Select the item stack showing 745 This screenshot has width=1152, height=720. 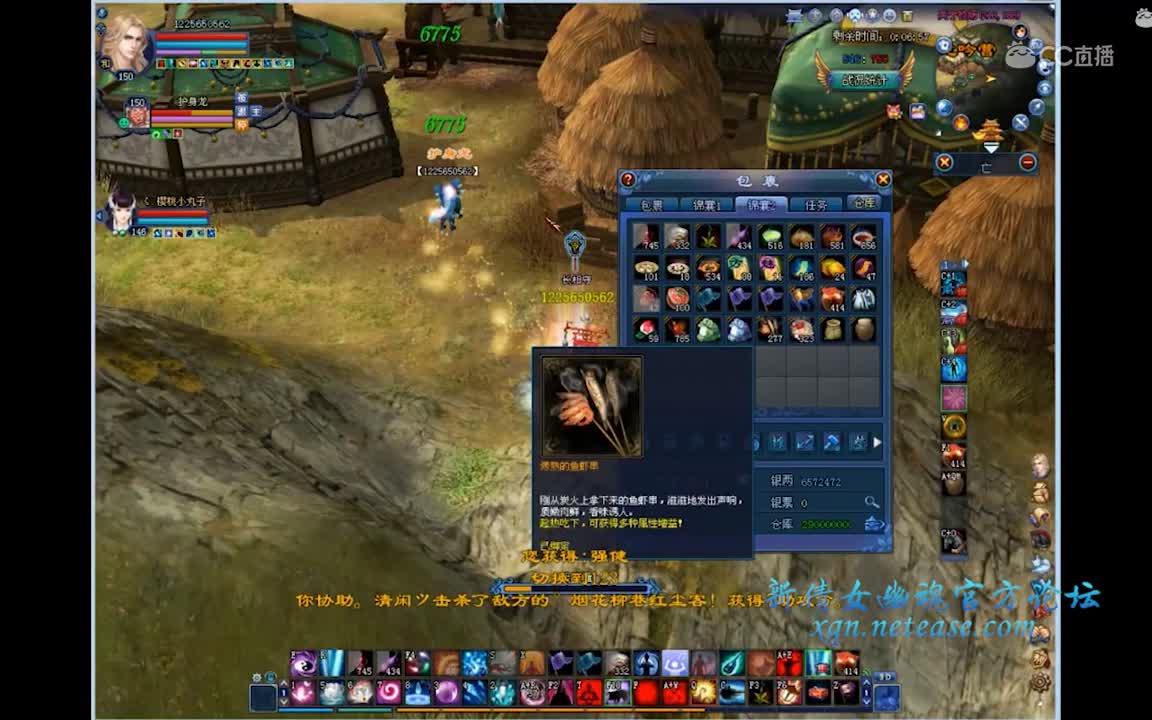pos(646,237)
